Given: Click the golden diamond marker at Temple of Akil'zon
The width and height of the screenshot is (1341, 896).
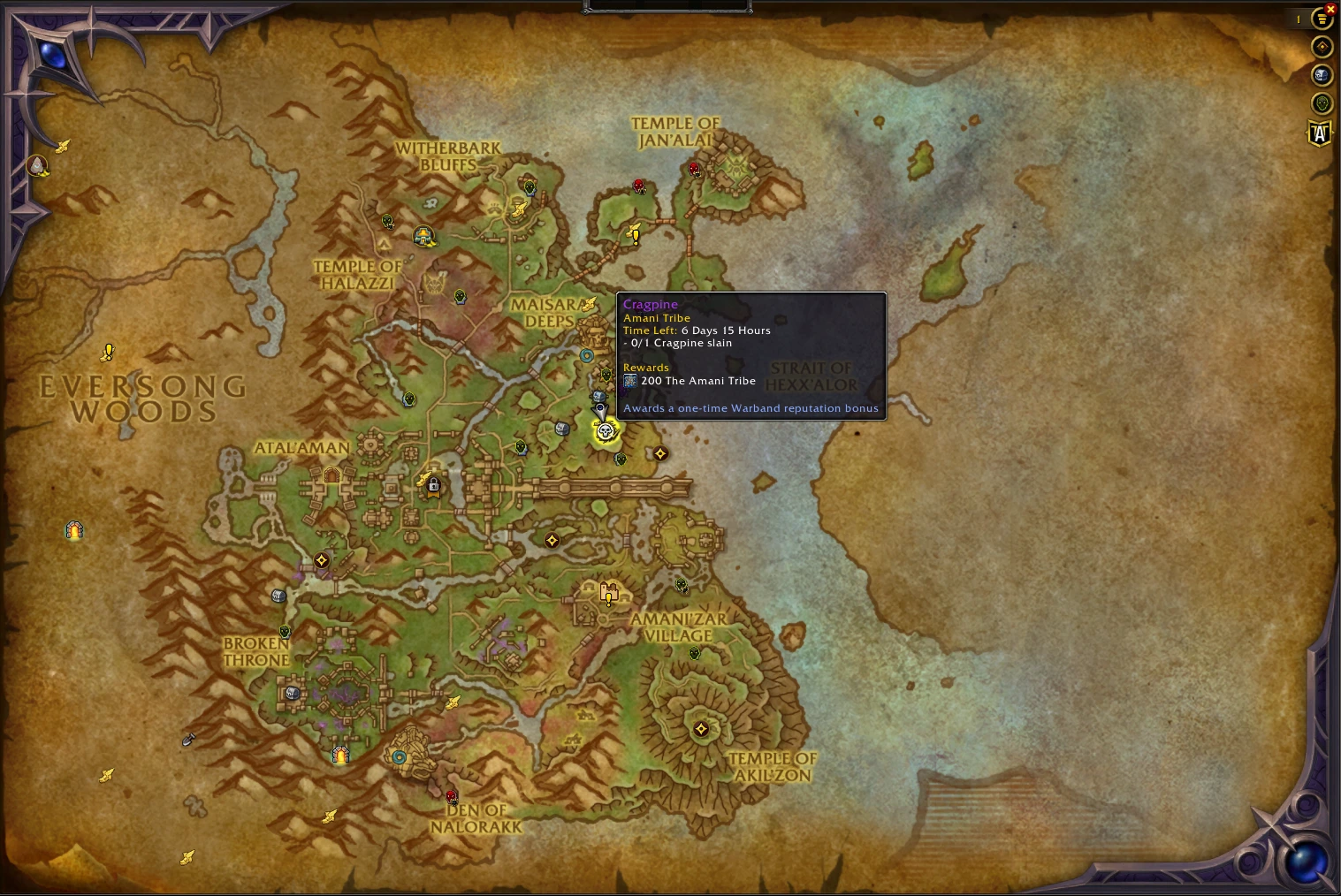Looking at the screenshot, I should (x=701, y=729).
